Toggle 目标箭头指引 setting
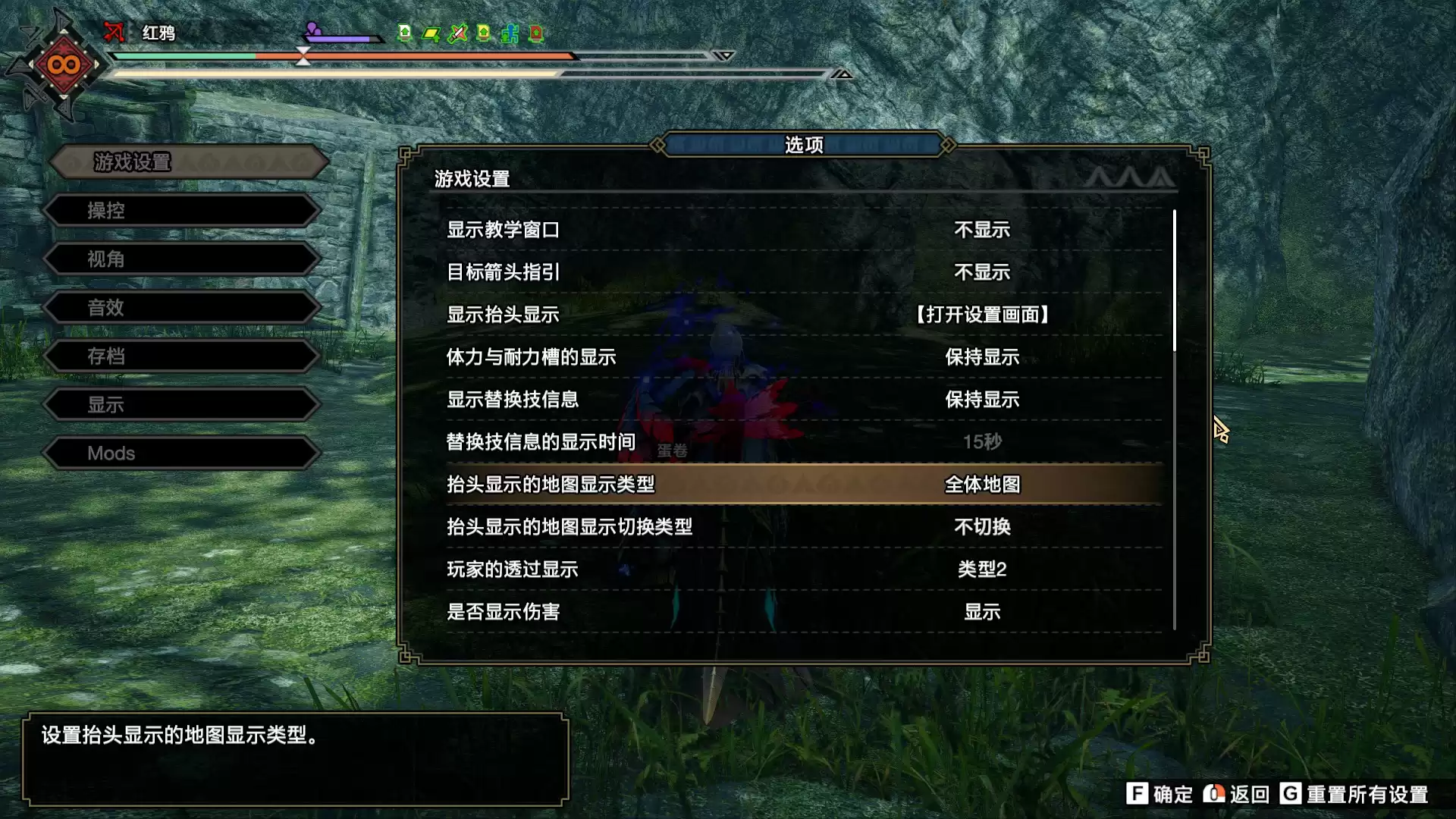This screenshot has width=1456, height=819. 982,272
